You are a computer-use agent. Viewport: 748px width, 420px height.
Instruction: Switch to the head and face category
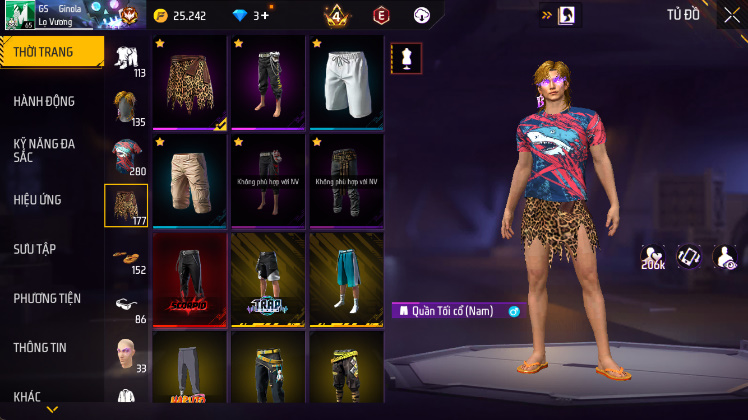[x=126, y=353]
